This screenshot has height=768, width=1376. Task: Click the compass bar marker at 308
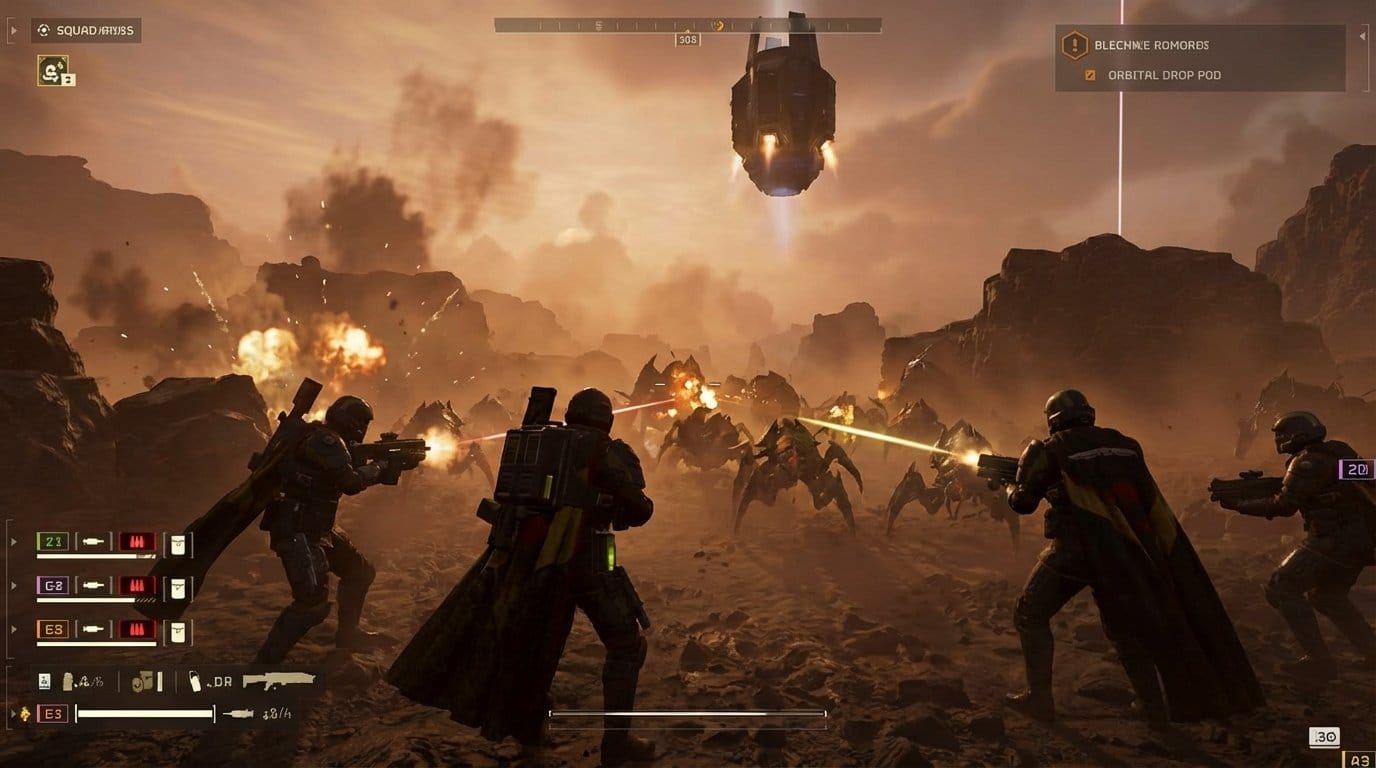coord(686,38)
